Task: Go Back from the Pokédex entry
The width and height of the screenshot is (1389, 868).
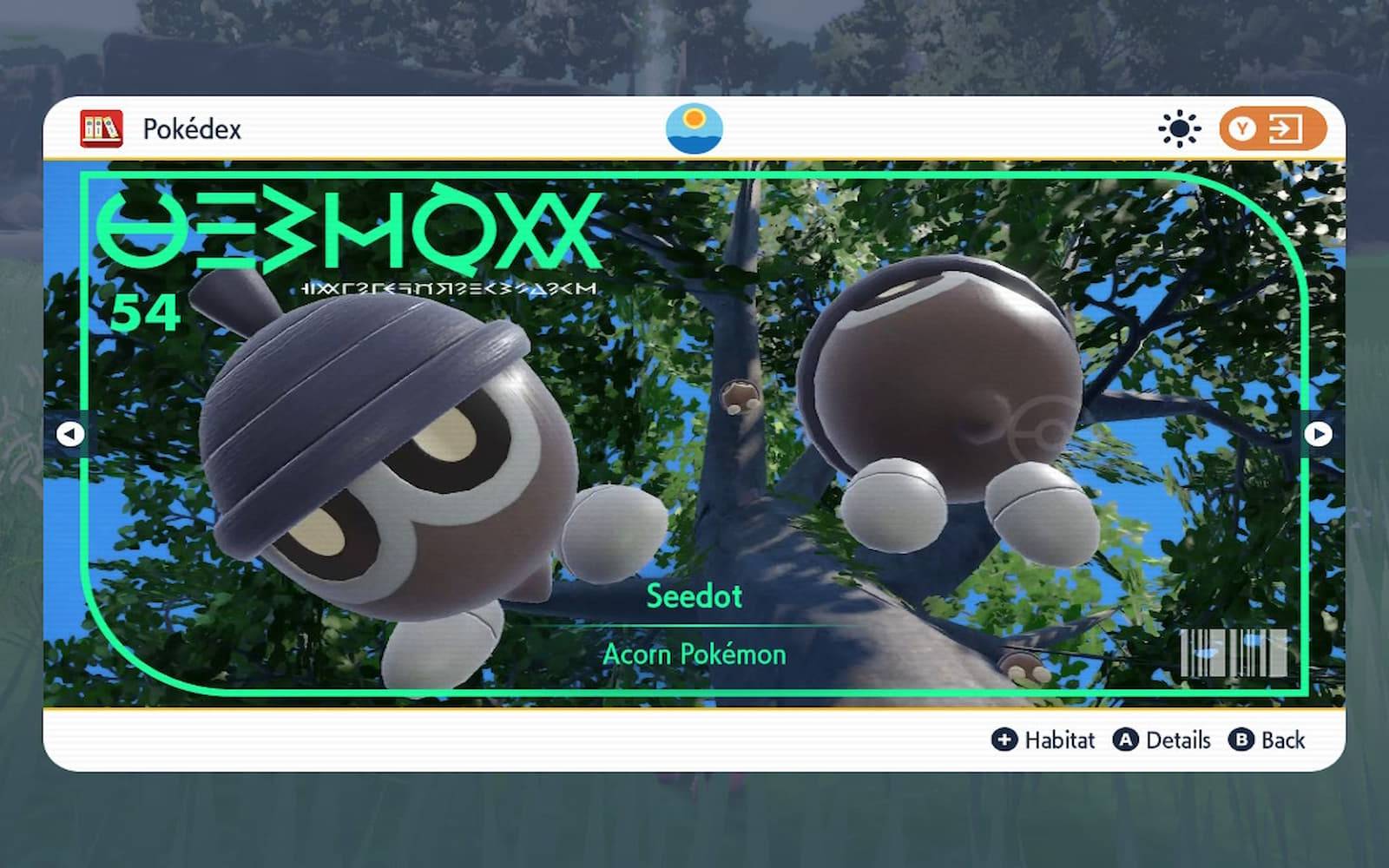Action: 1267,740
